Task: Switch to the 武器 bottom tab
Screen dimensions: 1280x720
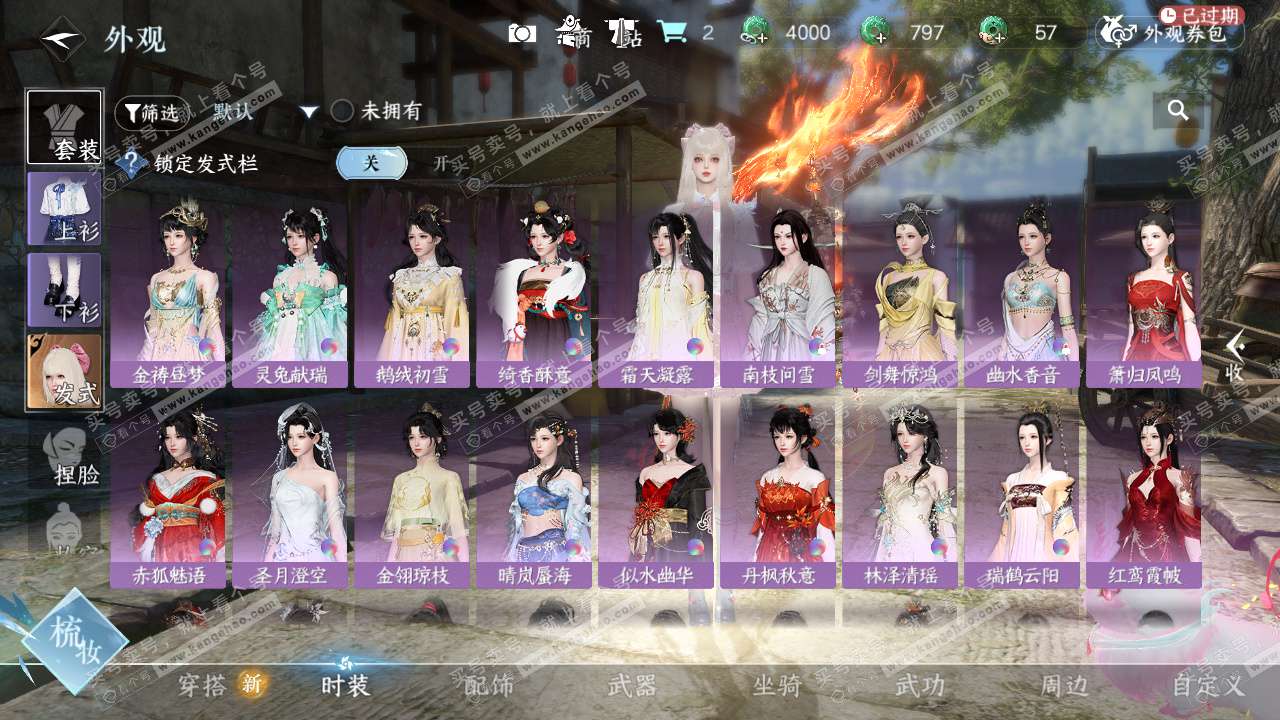Action: coord(632,685)
